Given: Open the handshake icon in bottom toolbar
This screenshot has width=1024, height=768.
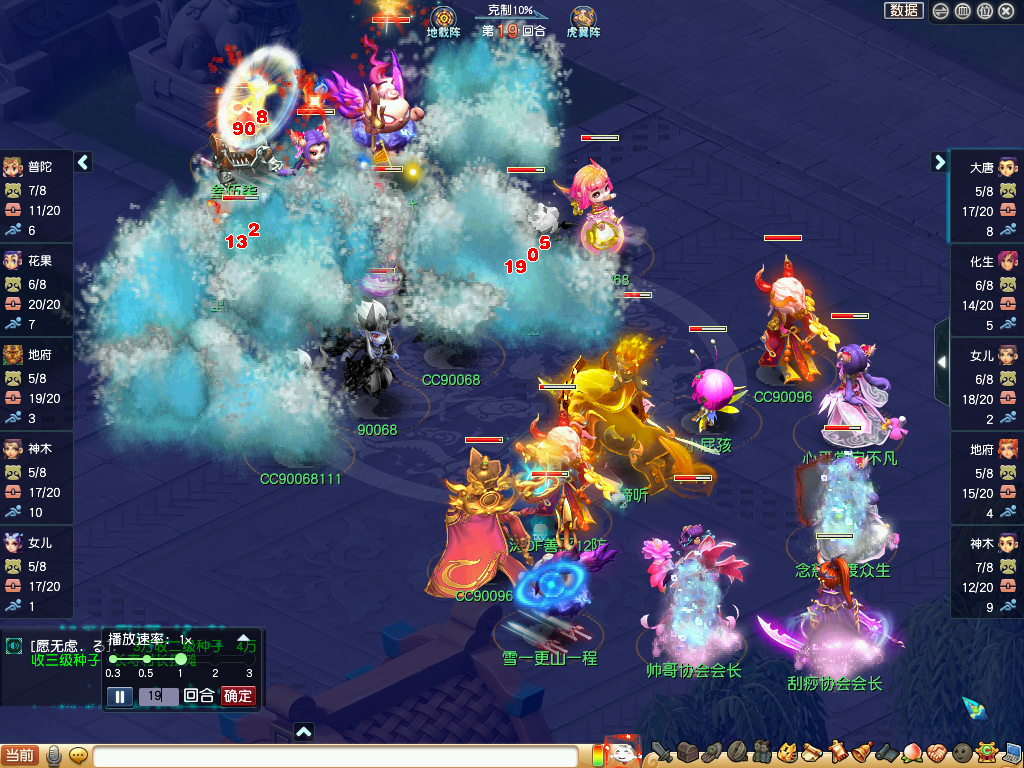Looking at the screenshot, I should [936, 753].
